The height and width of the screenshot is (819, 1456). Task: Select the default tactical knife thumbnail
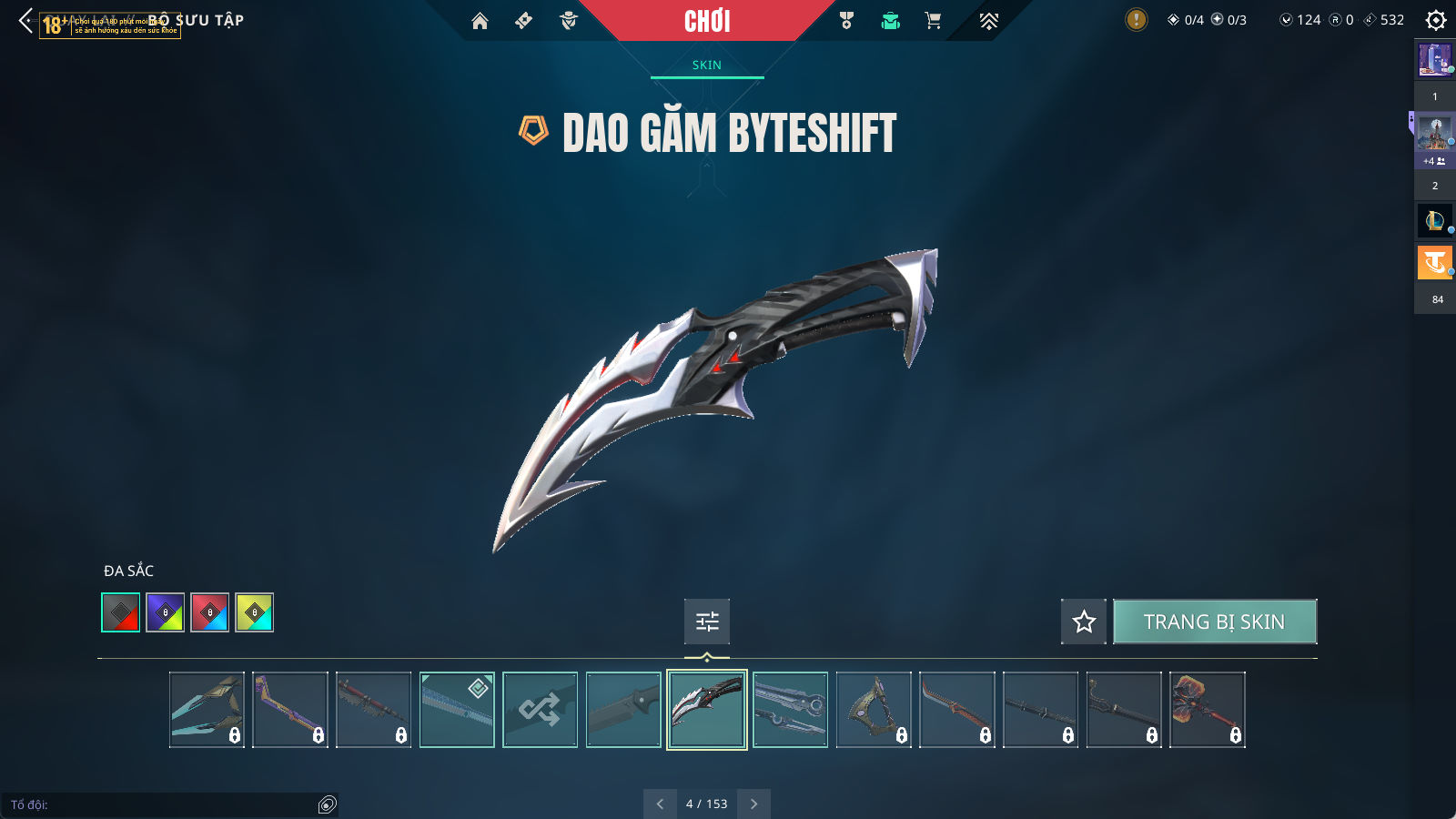click(x=623, y=710)
